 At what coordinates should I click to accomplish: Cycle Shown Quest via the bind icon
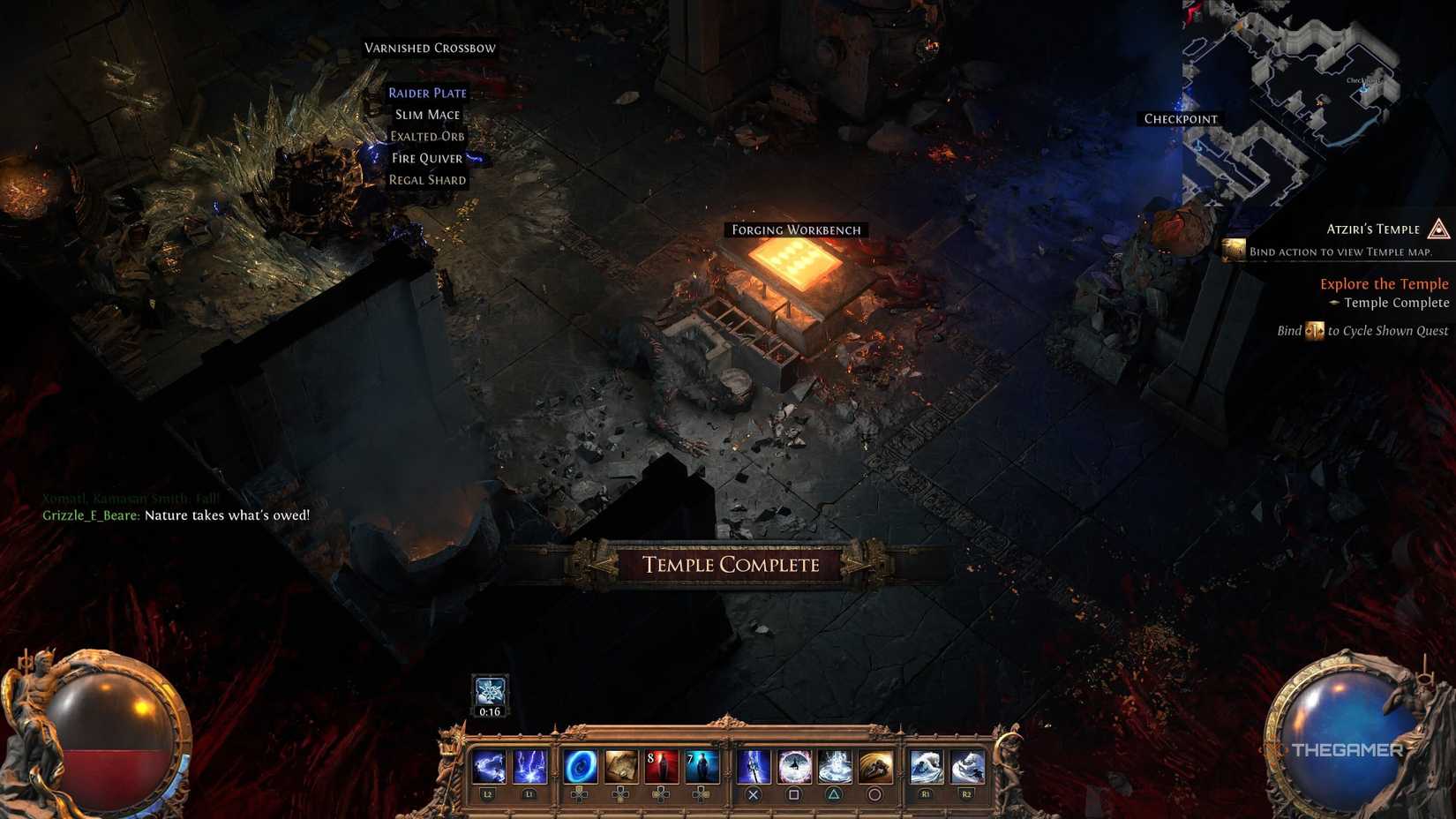[1314, 330]
